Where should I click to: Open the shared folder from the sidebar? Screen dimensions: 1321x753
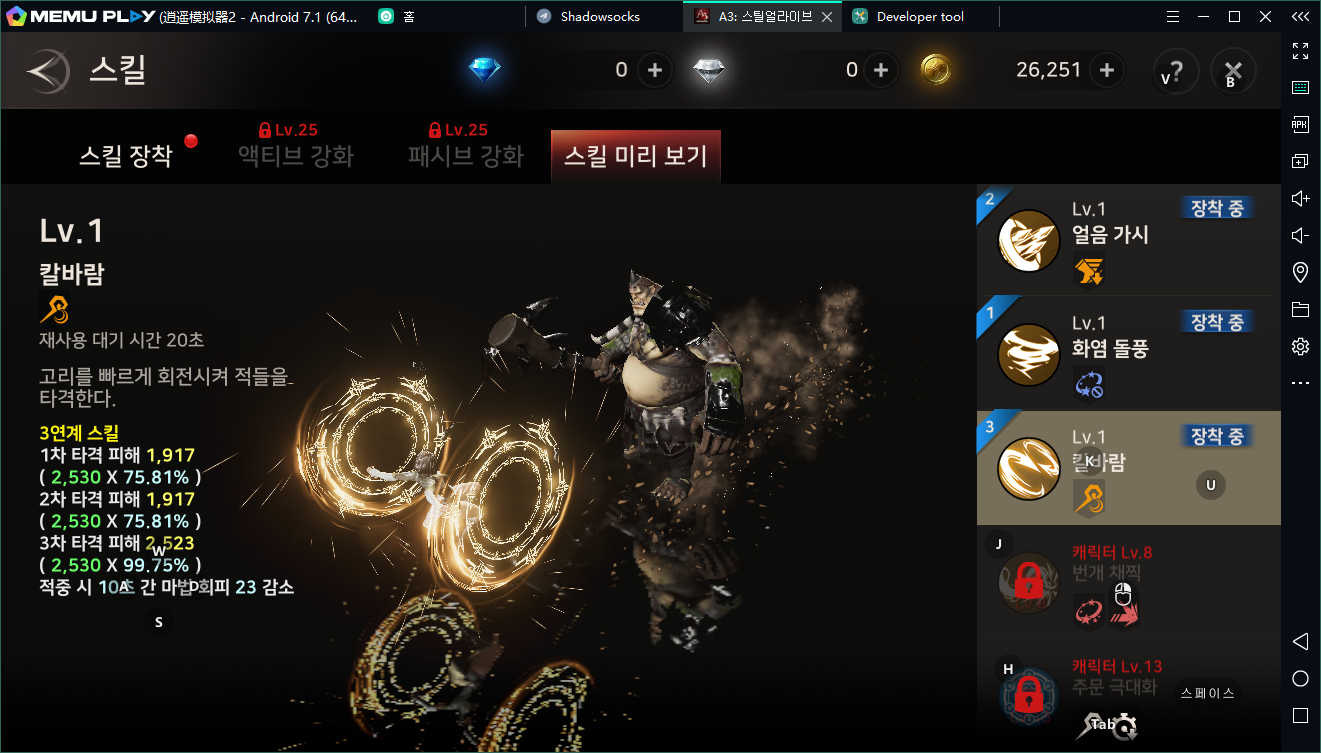pyautogui.click(x=1299, y=308)
